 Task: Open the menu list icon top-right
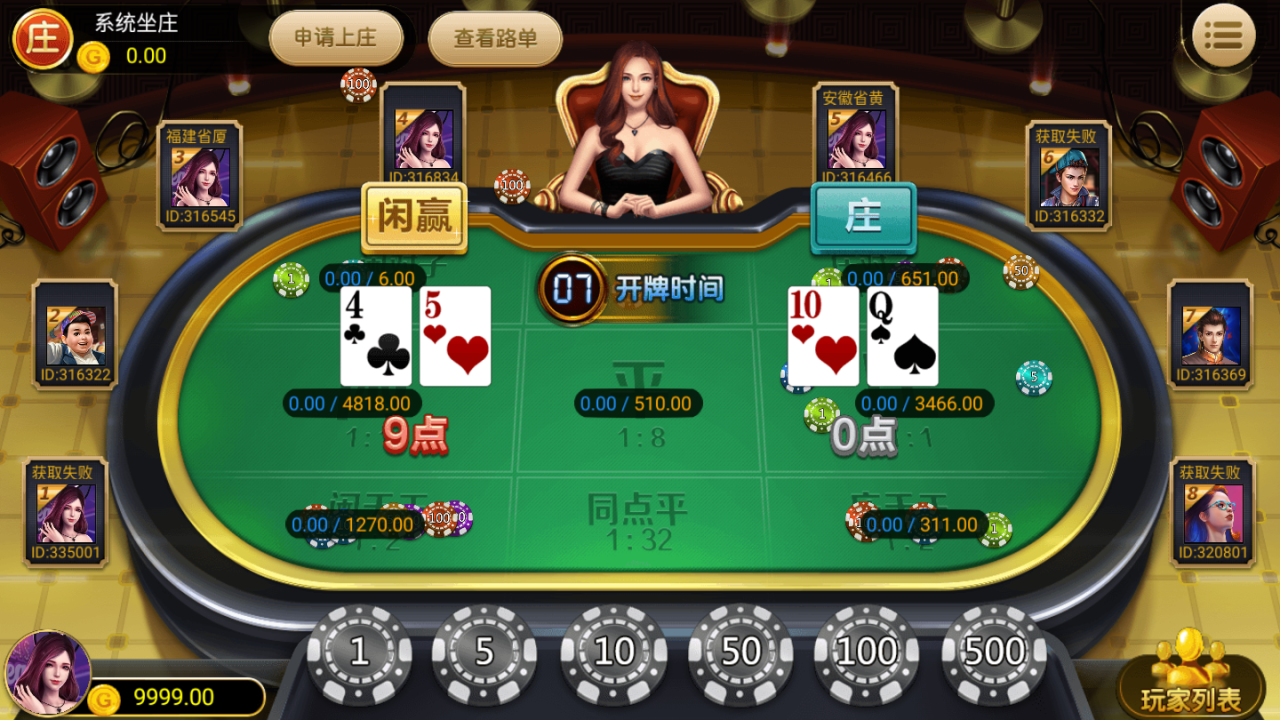pos(1224,34)
